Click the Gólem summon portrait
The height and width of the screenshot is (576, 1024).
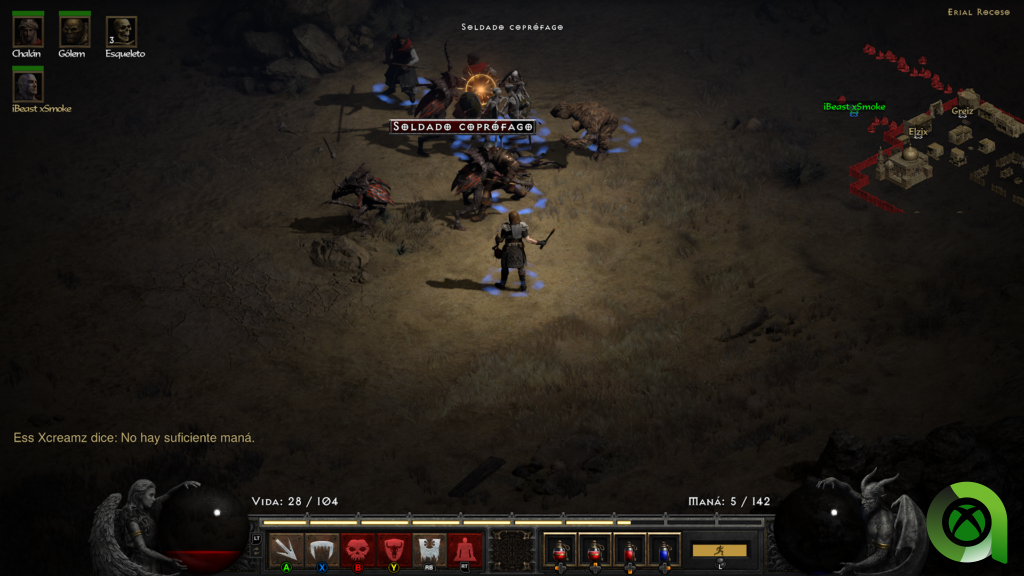(74, 32)
